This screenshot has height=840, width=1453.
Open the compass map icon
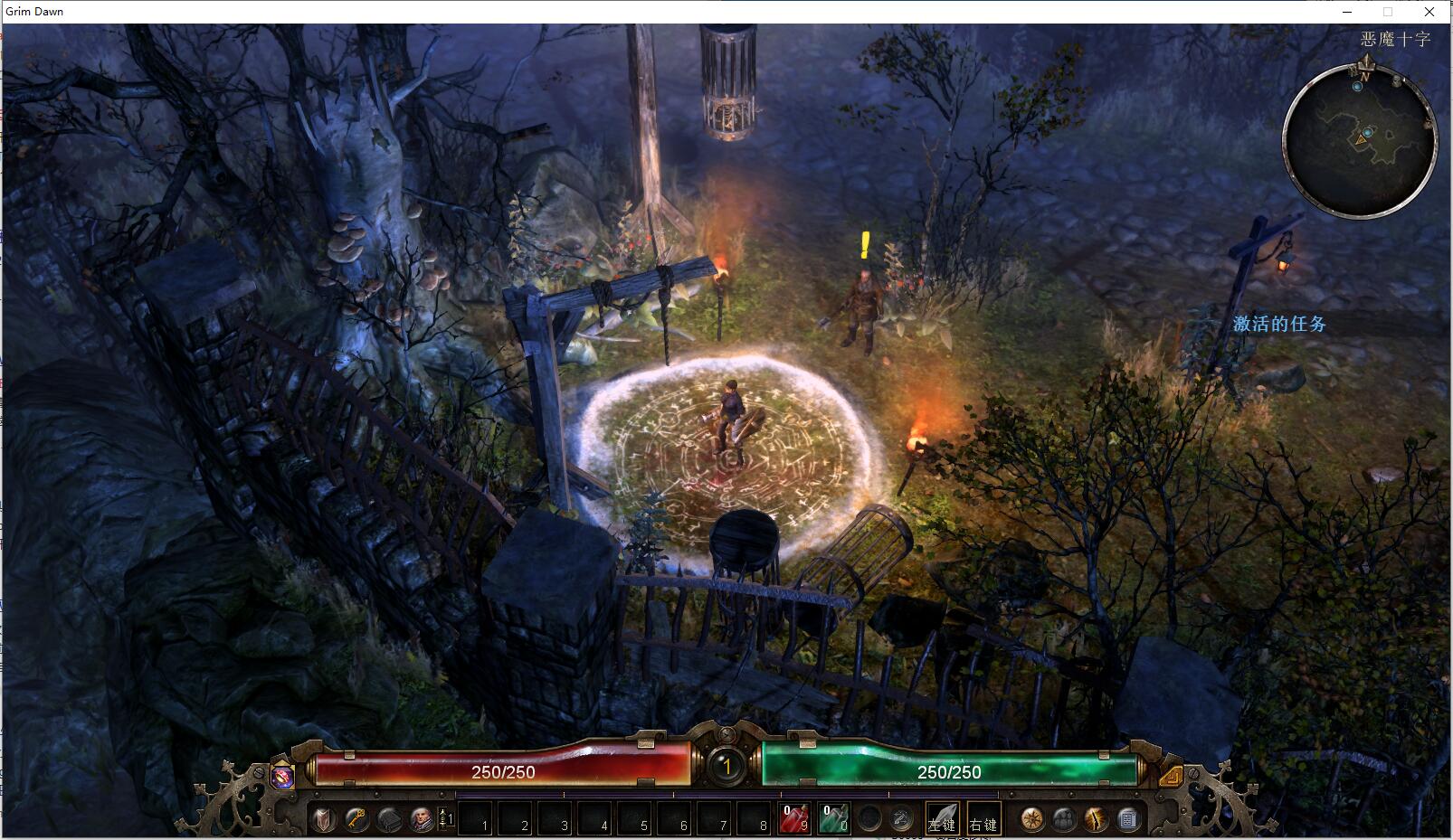pyautogui.click(x=1031, y=819)
